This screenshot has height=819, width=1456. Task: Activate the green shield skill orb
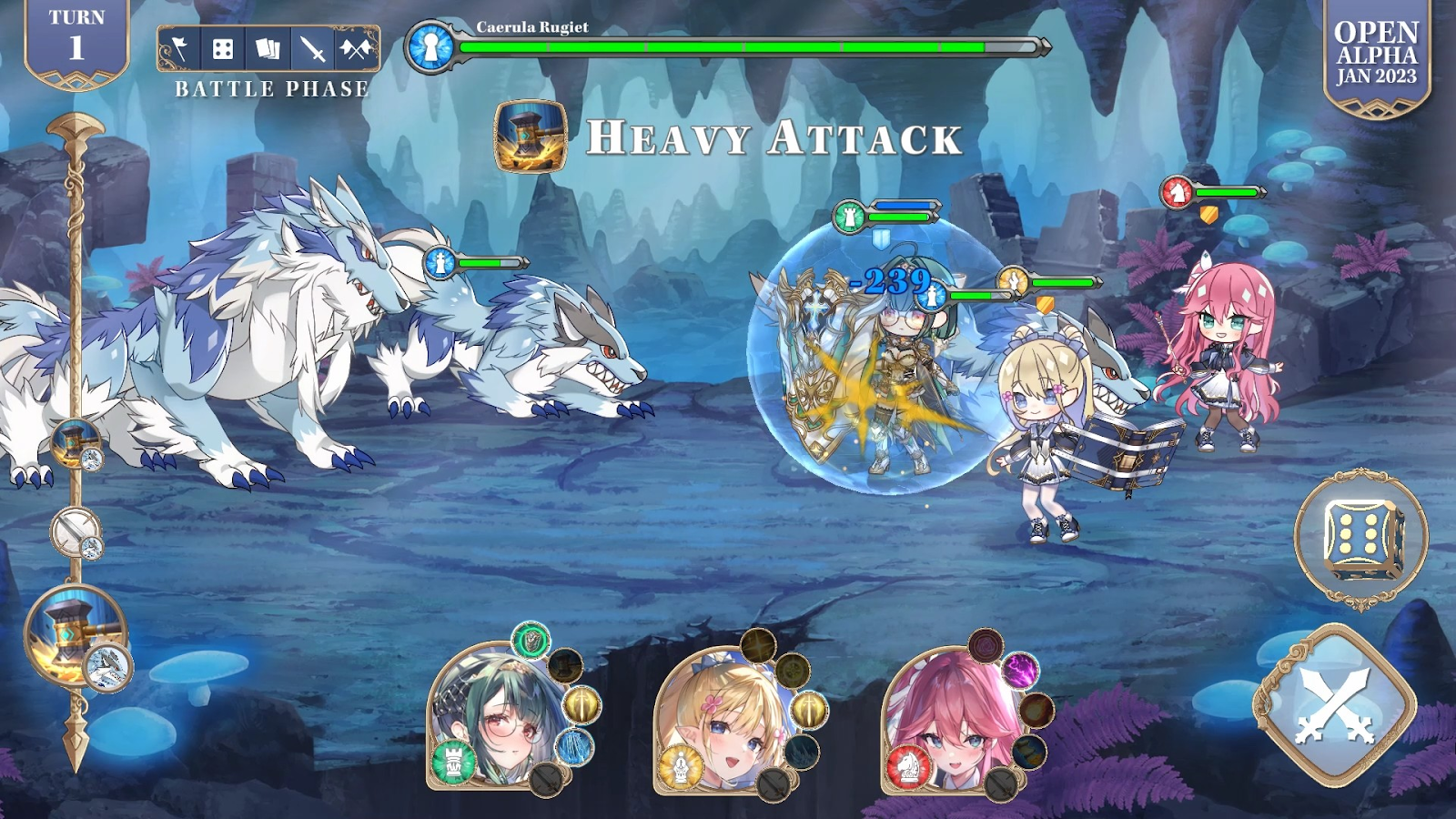tap(530, 641)
